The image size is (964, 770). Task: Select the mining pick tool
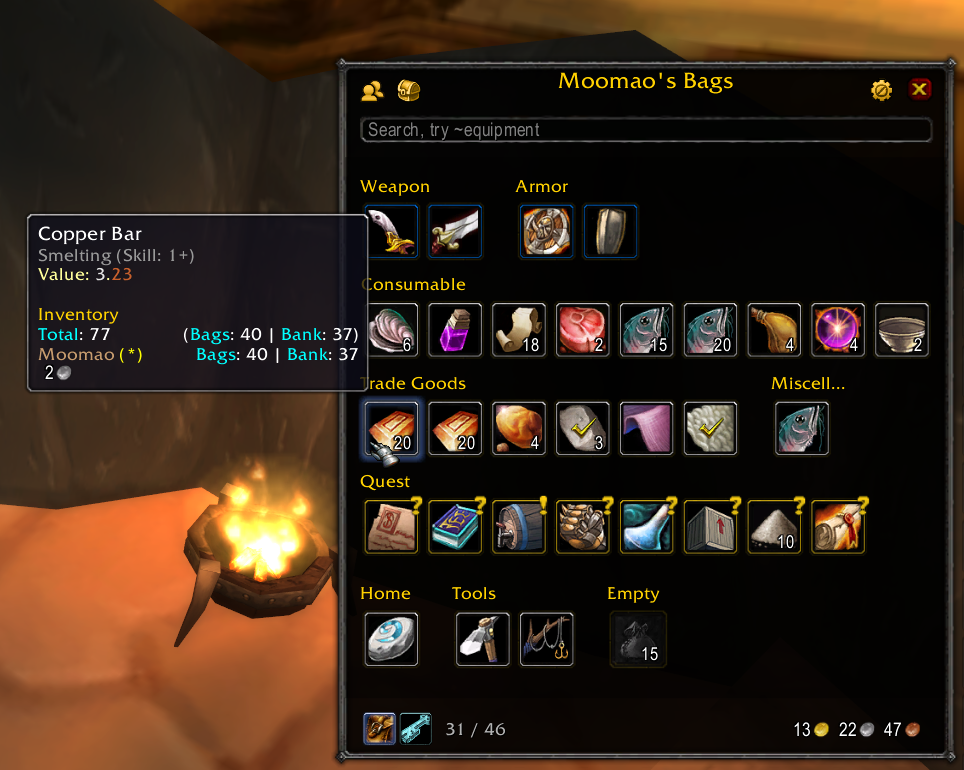point(483,639)
